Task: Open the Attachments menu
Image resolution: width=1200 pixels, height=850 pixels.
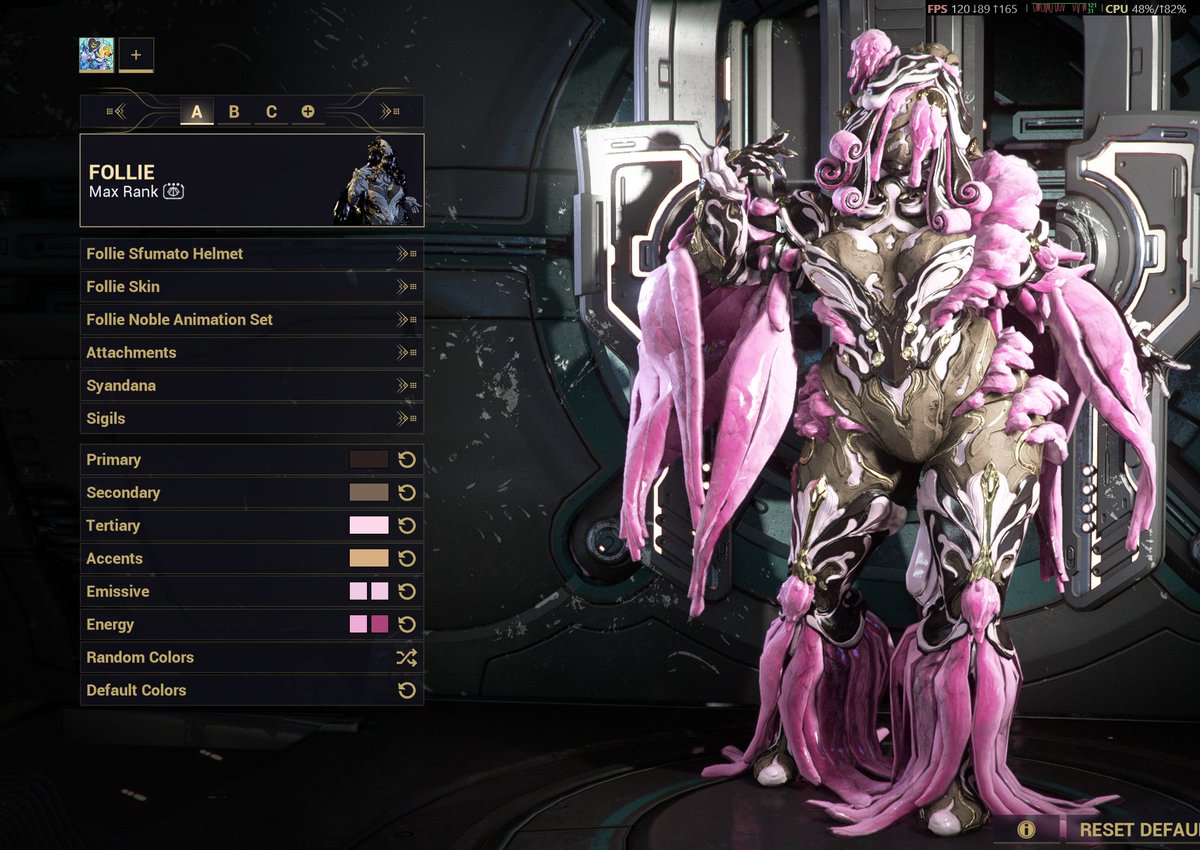Action: coord(251,353)
